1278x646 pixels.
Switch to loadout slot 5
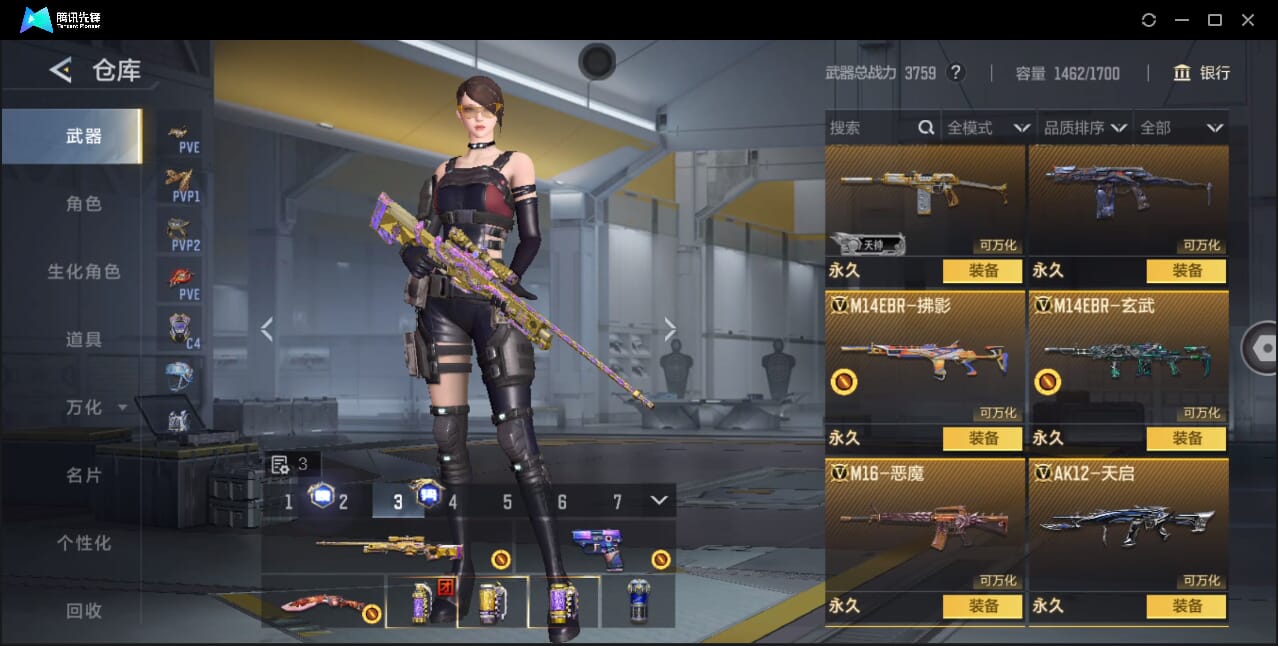tap(507, 502)
